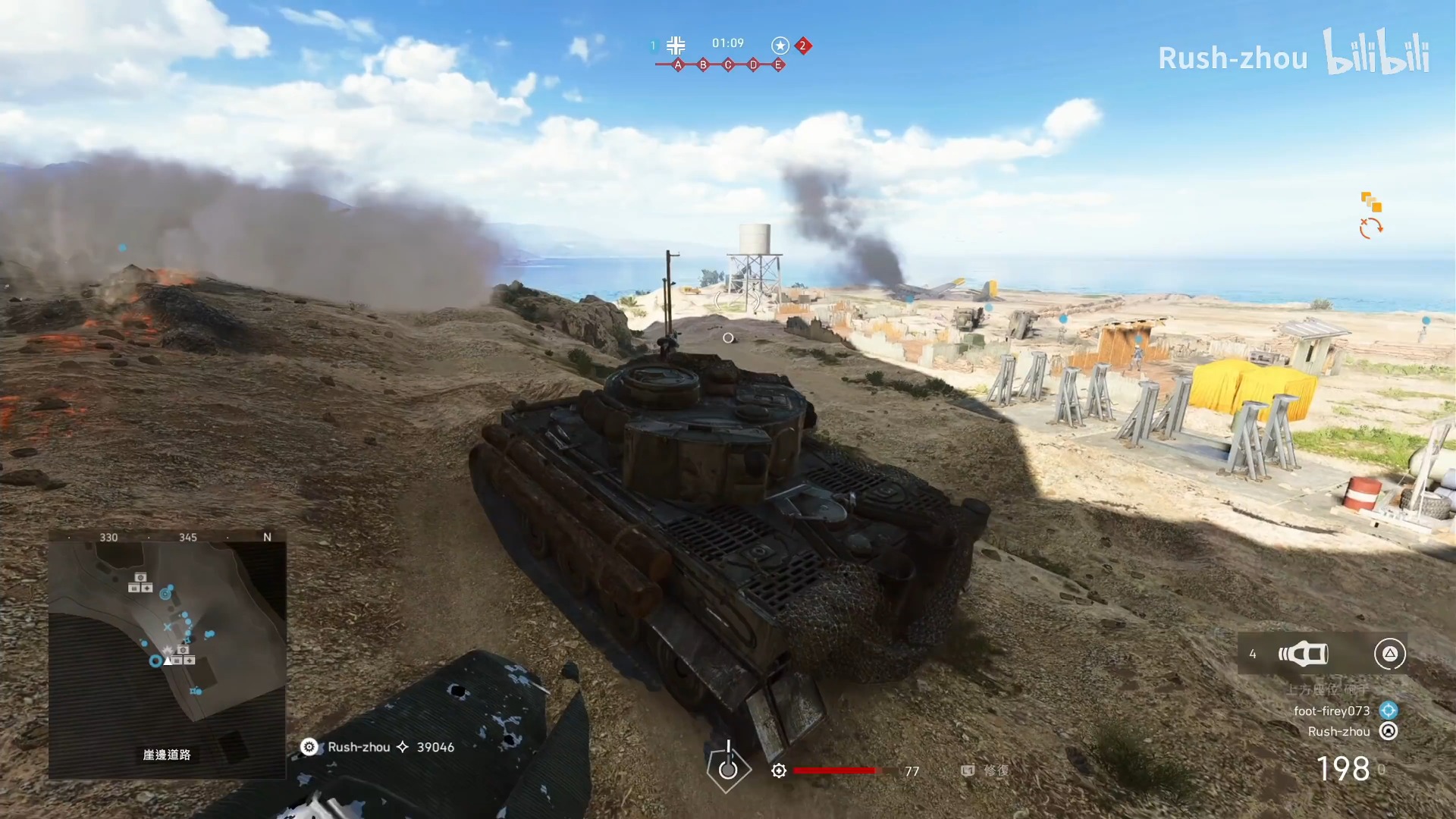Select objective flag D marker
The height and width of the screenshot is (819, 1456).
pyautogui.click(x=753, y=65)
